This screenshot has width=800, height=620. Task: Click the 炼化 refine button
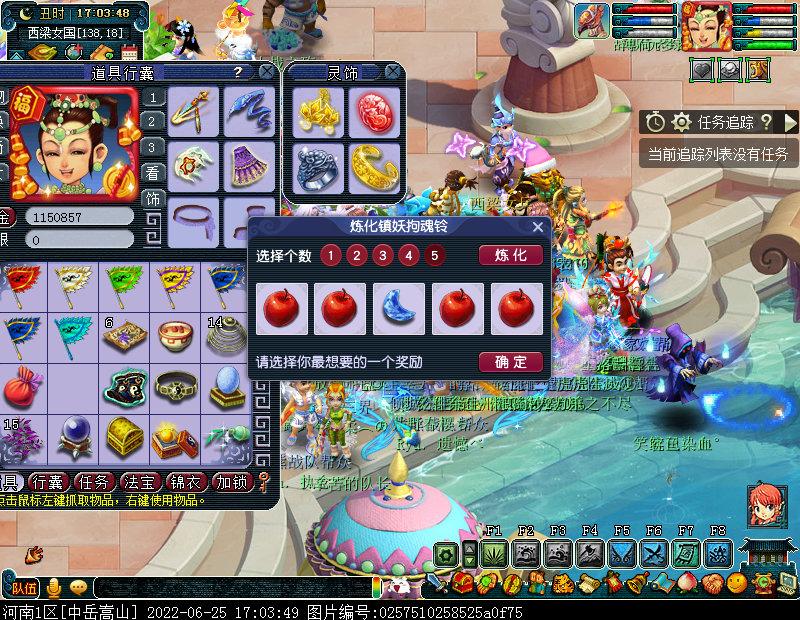tap(511, 255)
